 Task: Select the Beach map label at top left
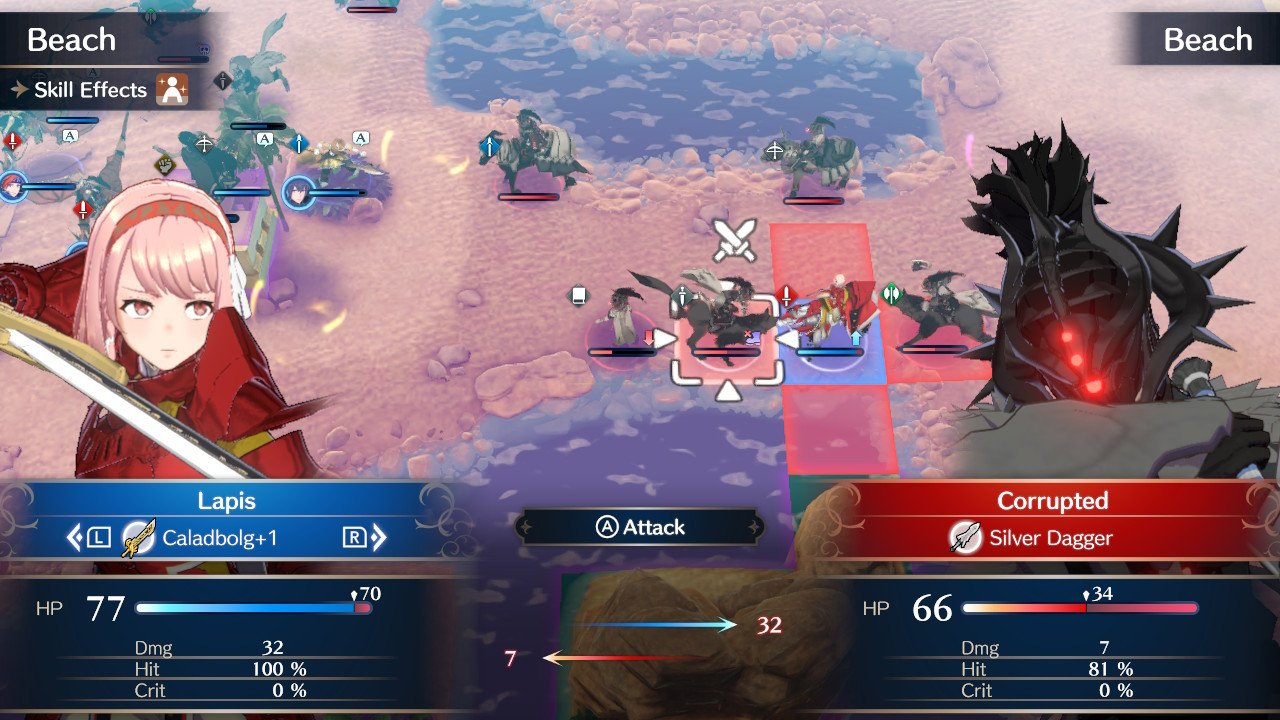[70, 40]
